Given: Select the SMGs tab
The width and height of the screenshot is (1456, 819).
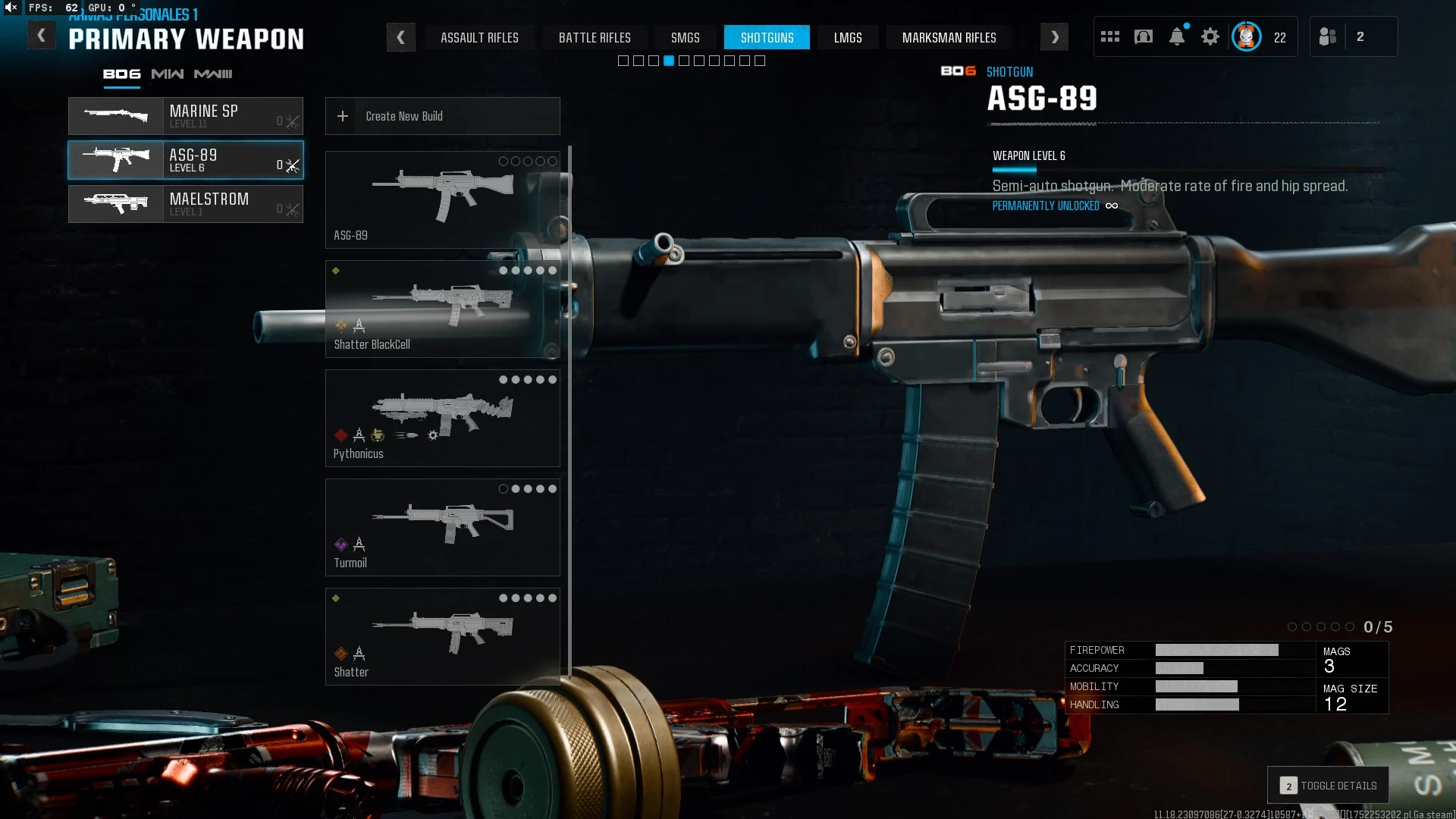Looking at the screenshot, I should pos(685,37).
